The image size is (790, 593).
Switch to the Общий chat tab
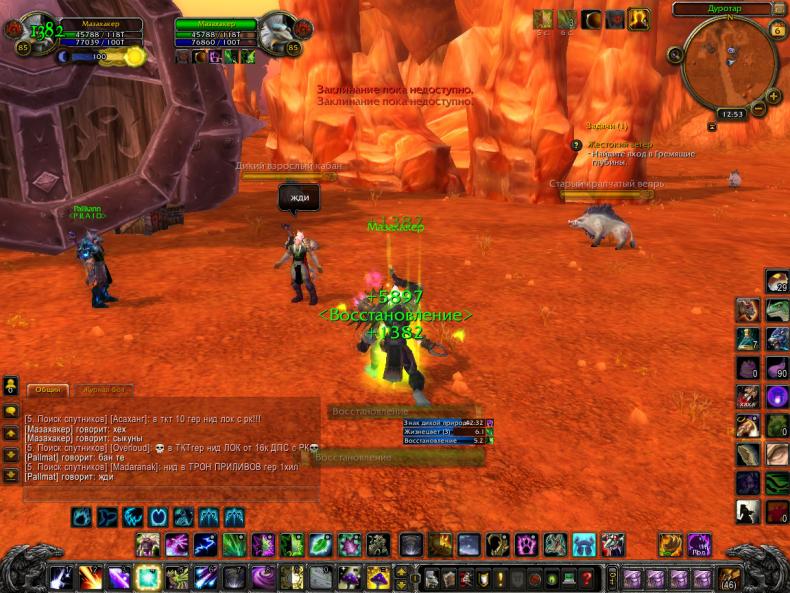[x=46, y=390]
